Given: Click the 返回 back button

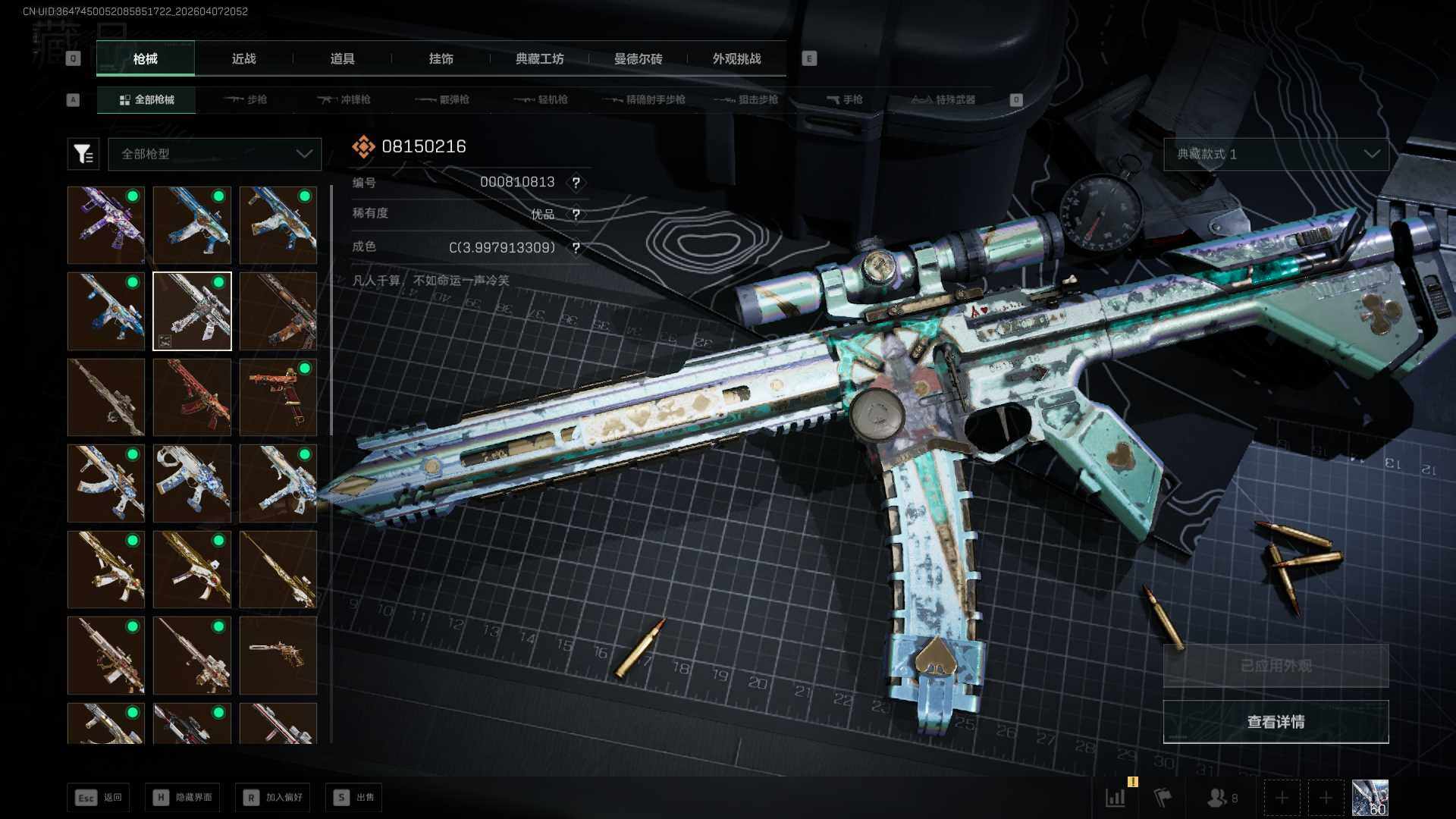Looking at the screenshot, I should [x=98, y=797].
